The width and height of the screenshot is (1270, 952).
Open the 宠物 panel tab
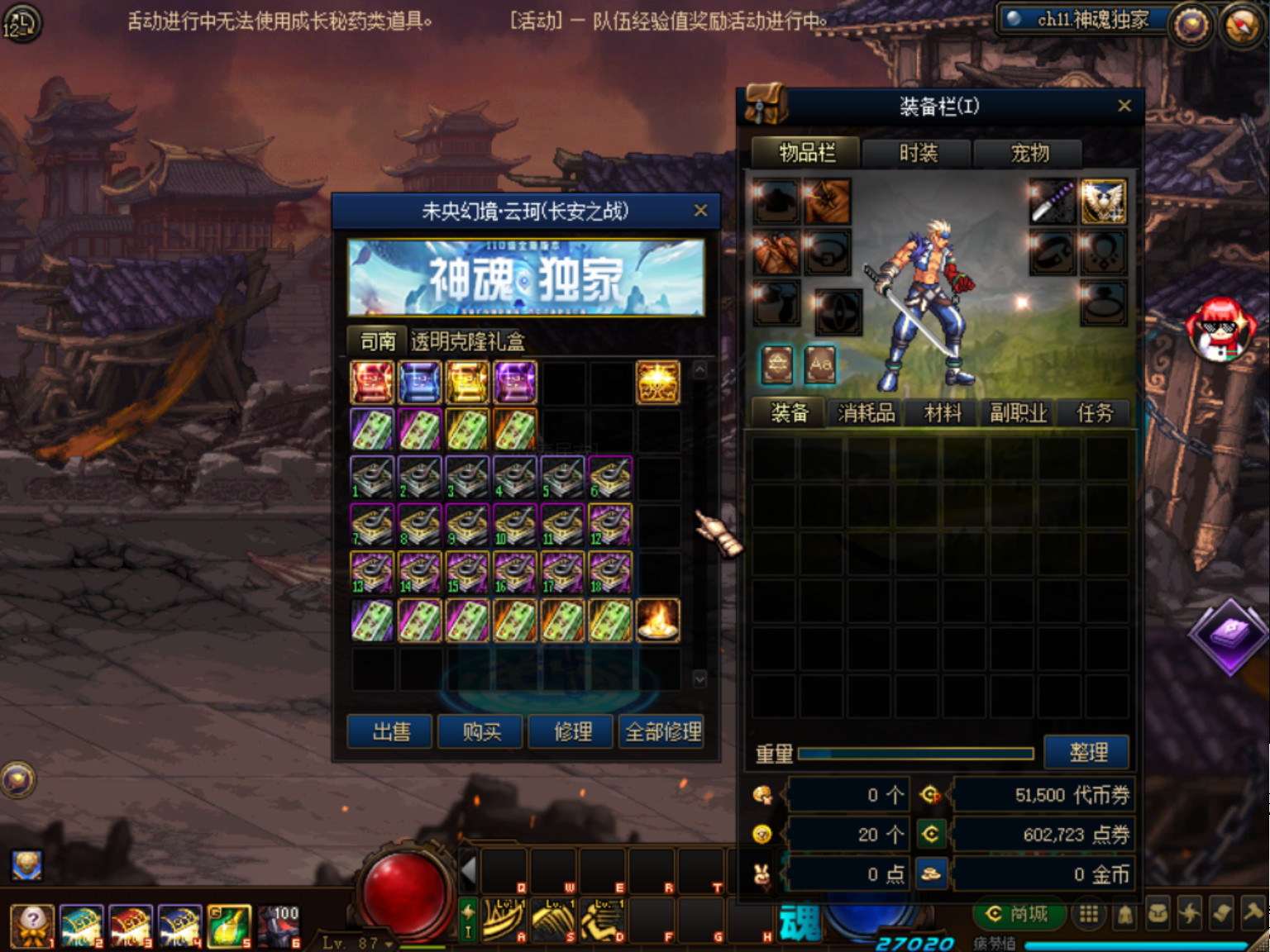tap(1029, 154)
